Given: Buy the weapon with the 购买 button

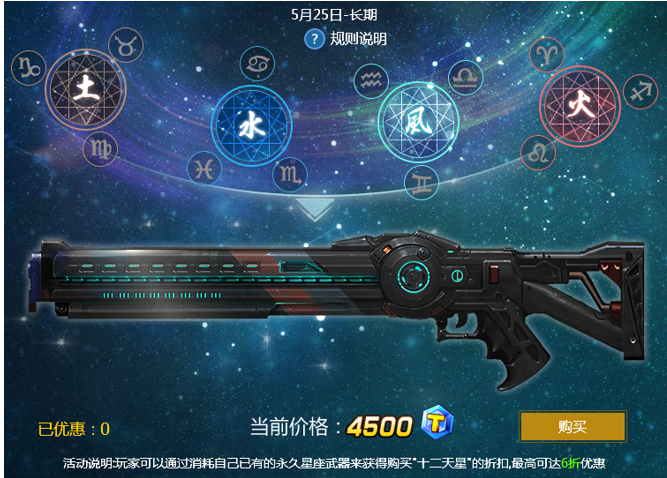Looking at the screenshot, I should [572, 426].
